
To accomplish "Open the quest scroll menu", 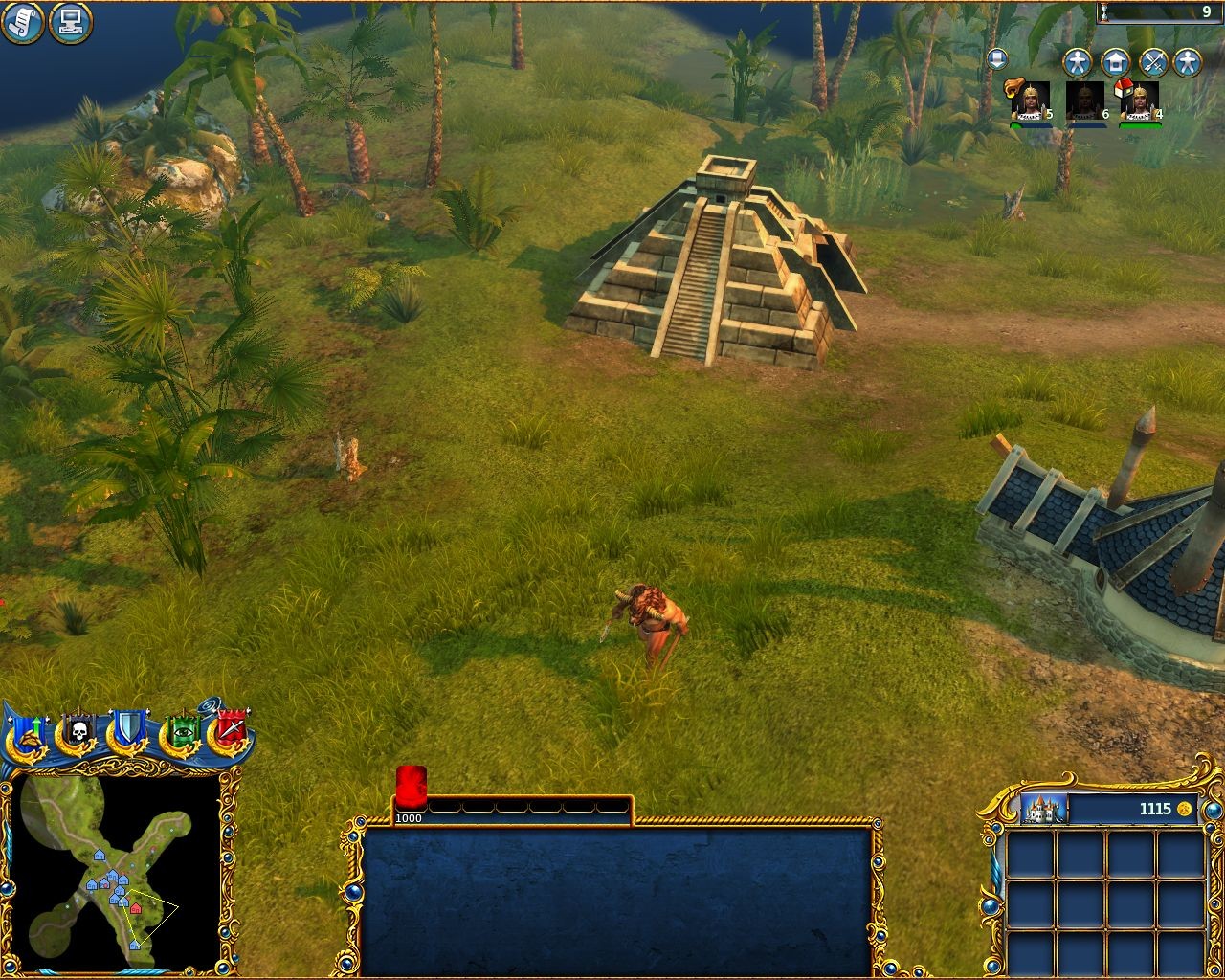I will pyautogui.click(x=24, y=23).
